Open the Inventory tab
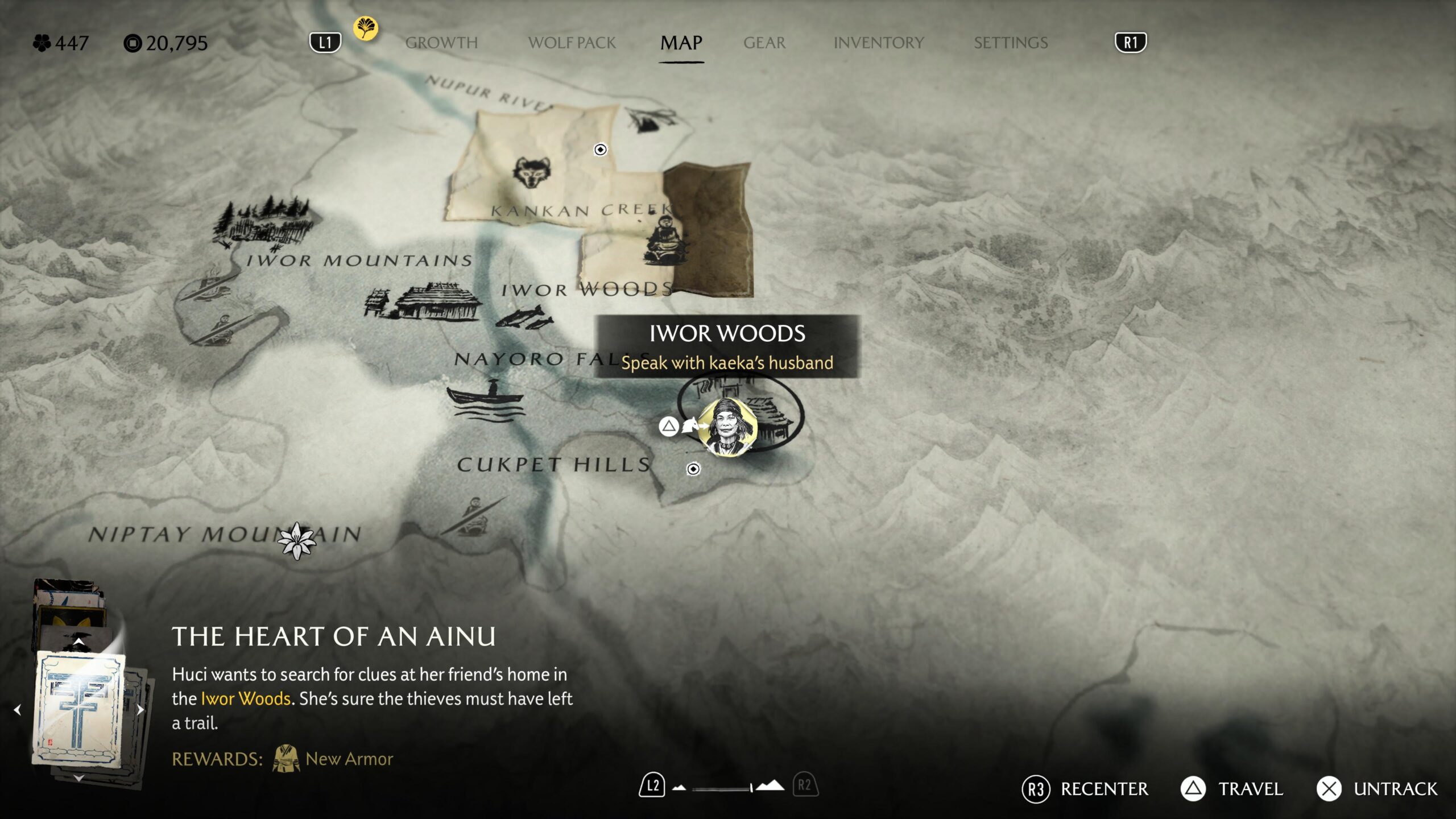Viewport: 1456px width, 819px height. pyautogui.click(x=878, y=43)
